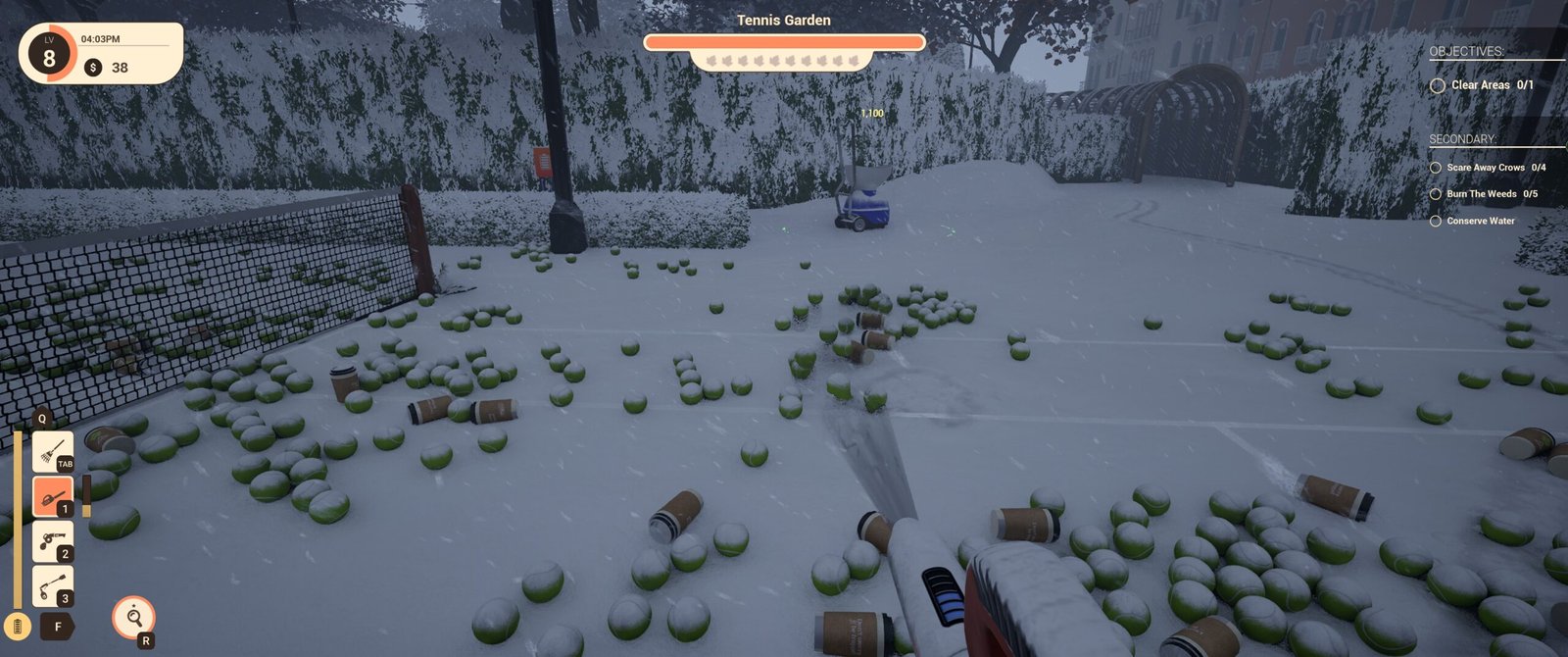Select the Burn The Weeds objective
Image resolution: width=1568 pixels, height=657 pixels.
pos(1483,194)
